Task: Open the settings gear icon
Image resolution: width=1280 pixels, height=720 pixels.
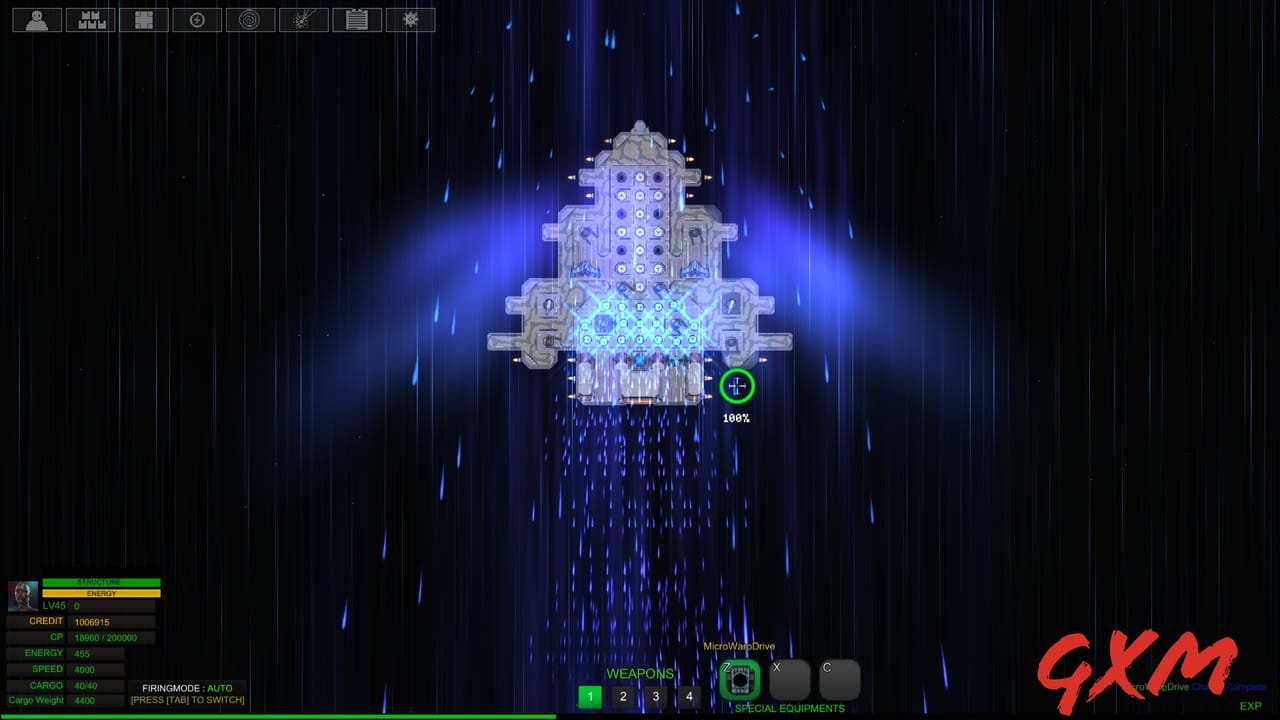Action: pos(410,19)
